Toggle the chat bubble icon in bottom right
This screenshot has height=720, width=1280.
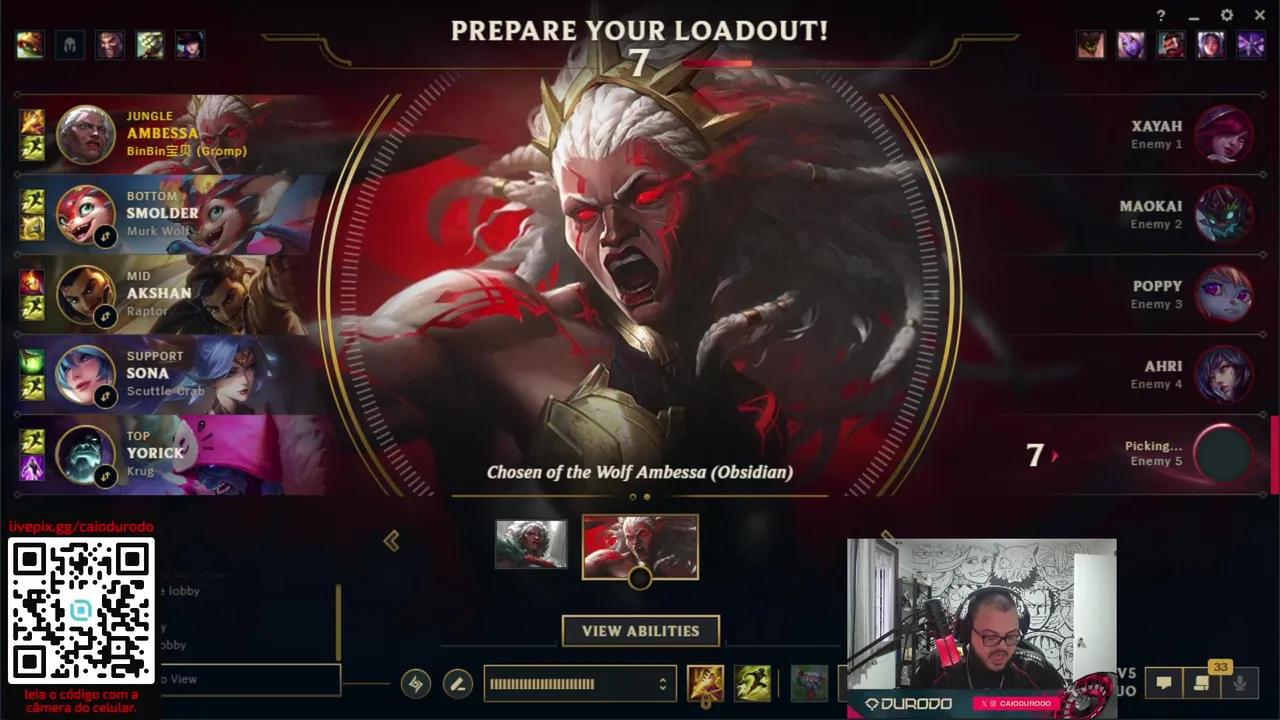pos(1163,682)
